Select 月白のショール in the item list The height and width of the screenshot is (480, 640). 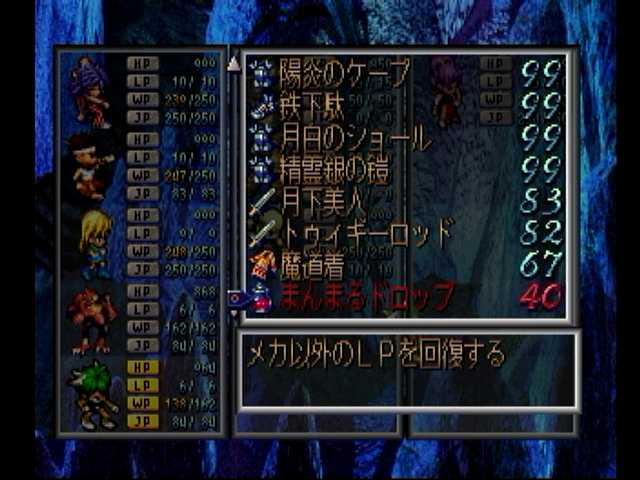(x=355, y=137)
